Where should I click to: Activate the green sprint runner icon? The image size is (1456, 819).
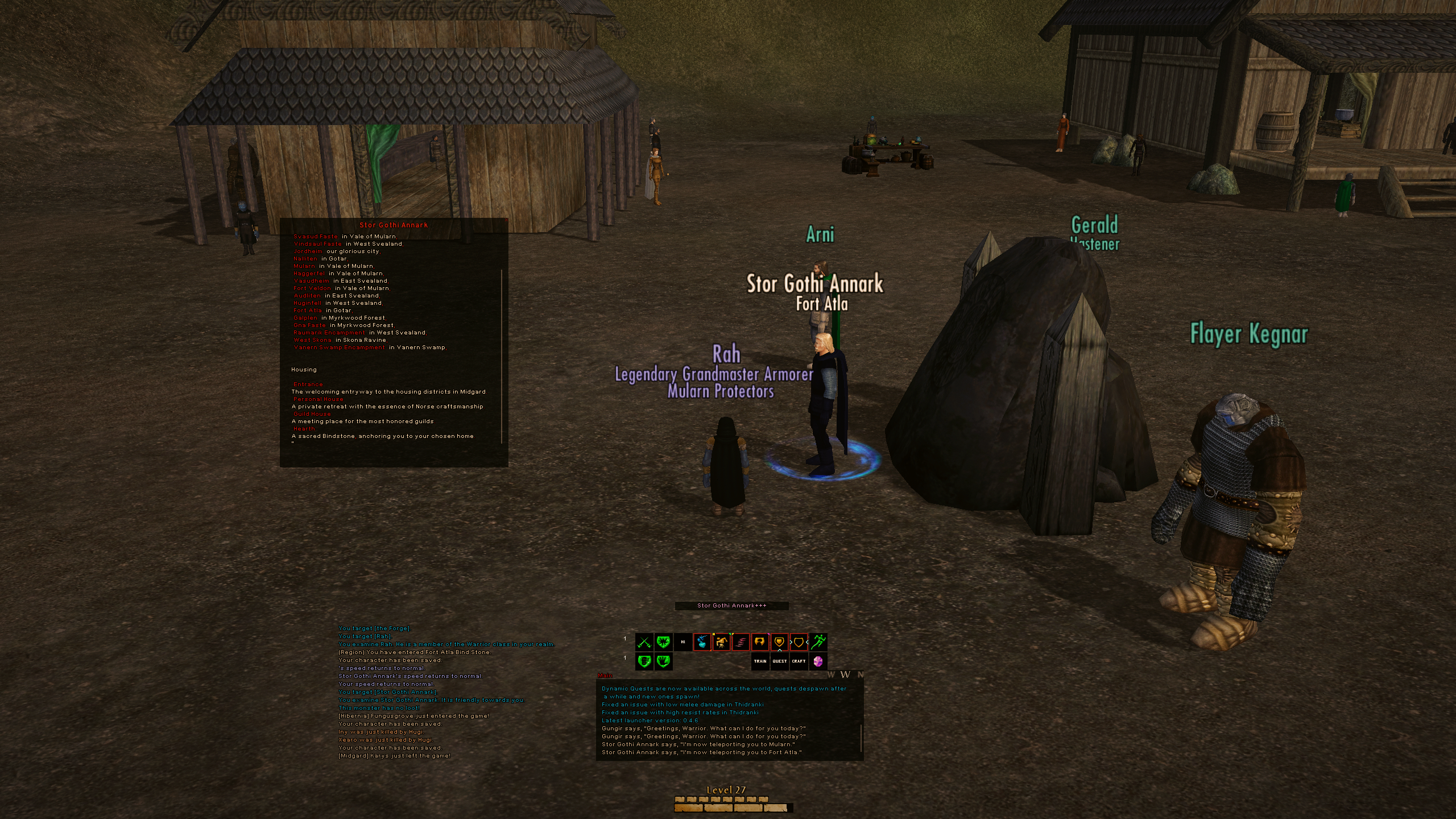tap(818, 642)
